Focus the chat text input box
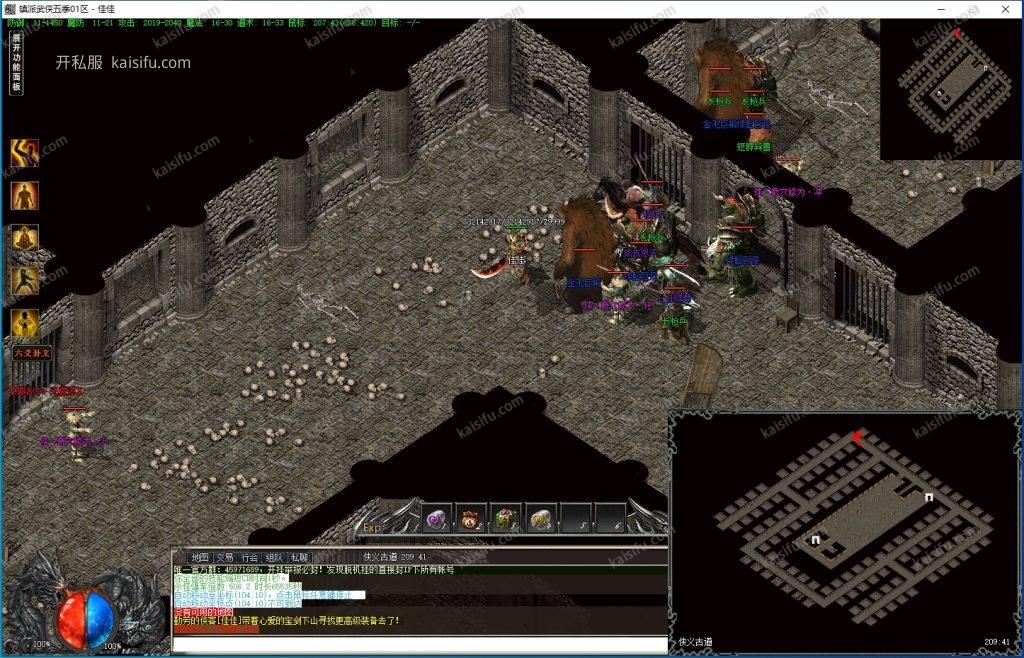 [418, 643]
